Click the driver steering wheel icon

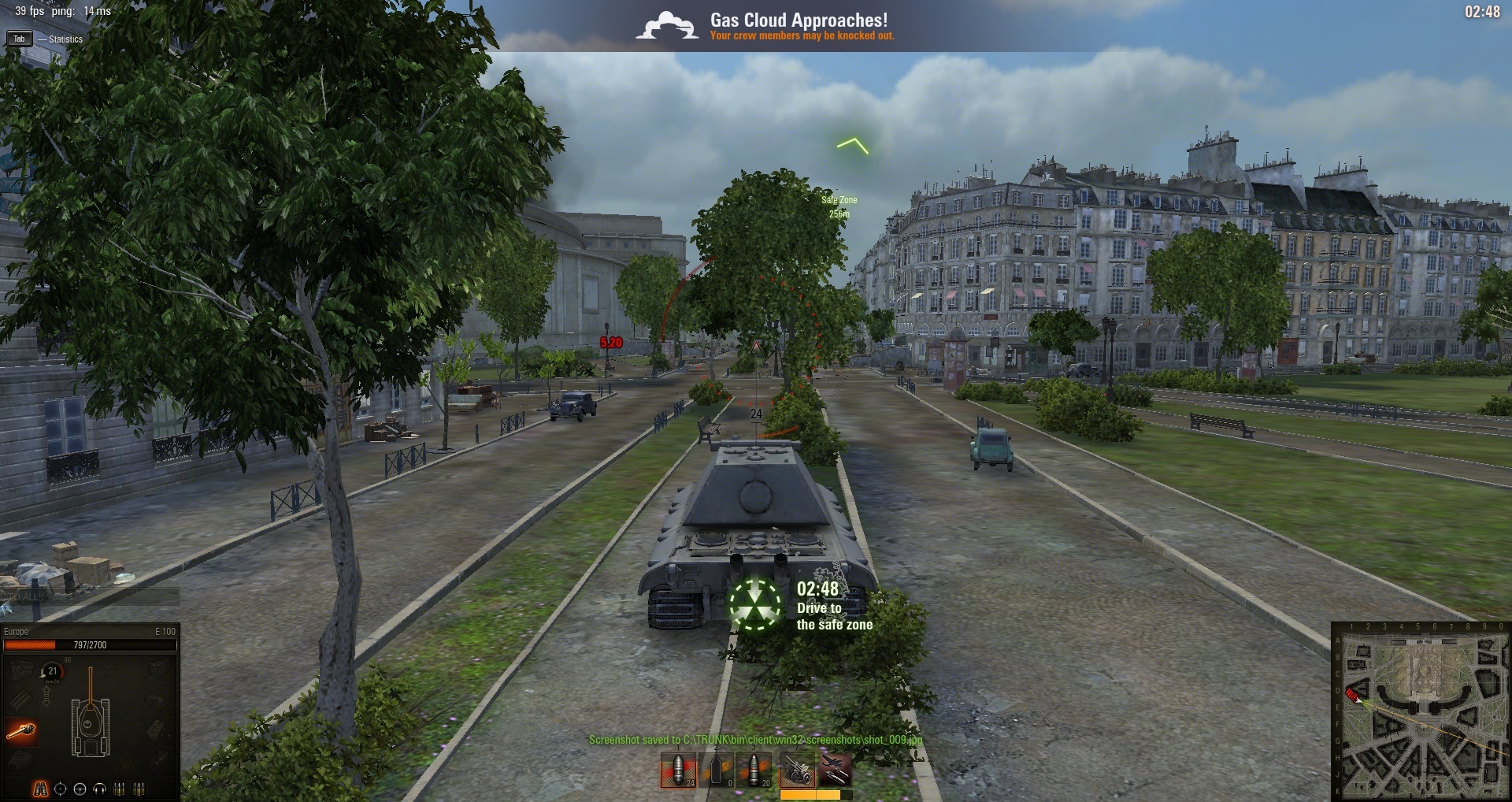(80, 789)
